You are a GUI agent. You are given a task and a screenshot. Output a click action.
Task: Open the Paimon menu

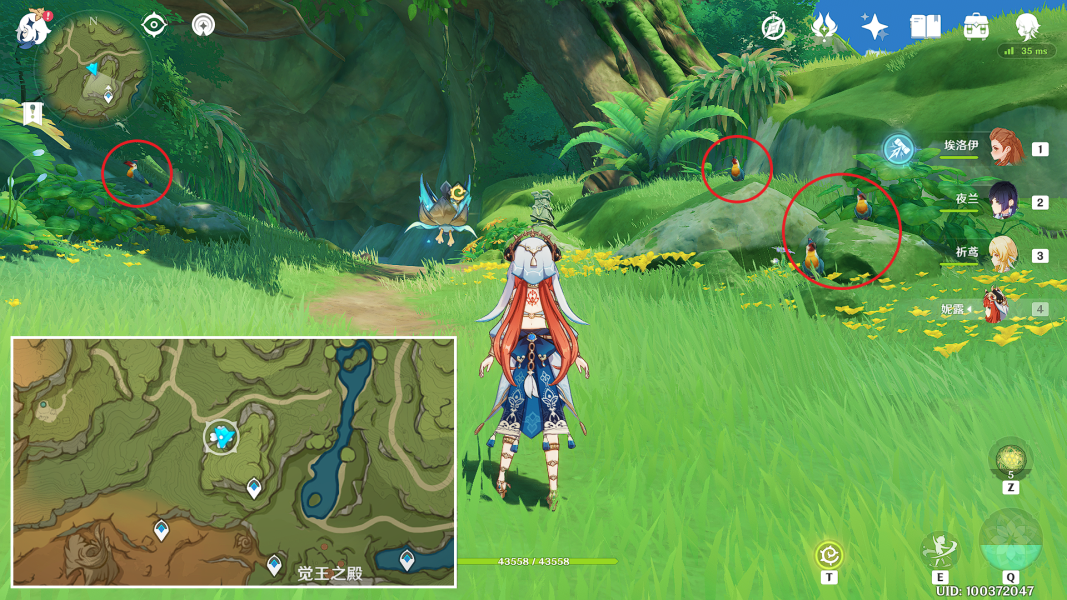tap(33, 27)
